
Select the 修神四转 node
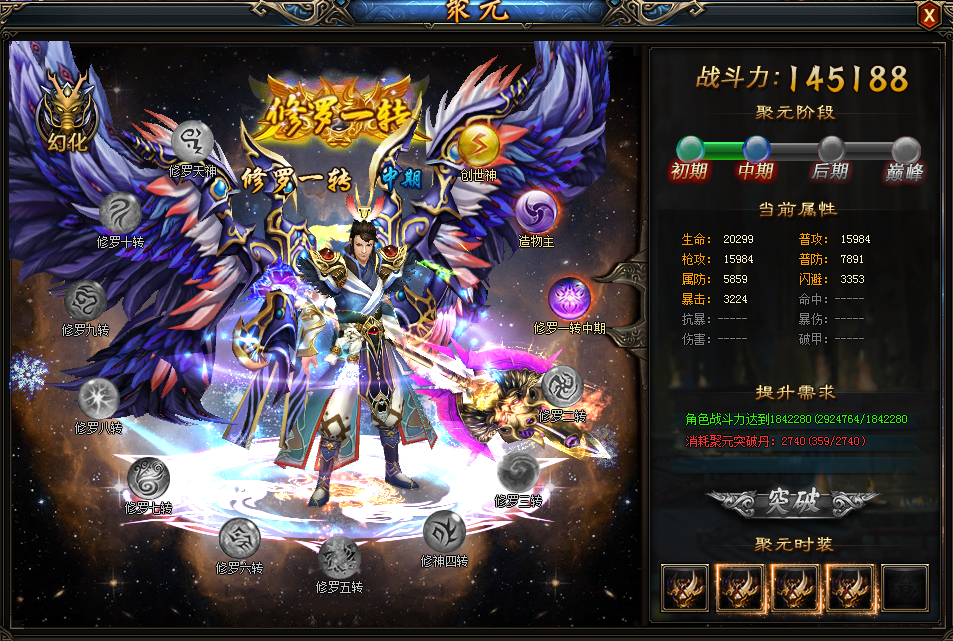444,531
